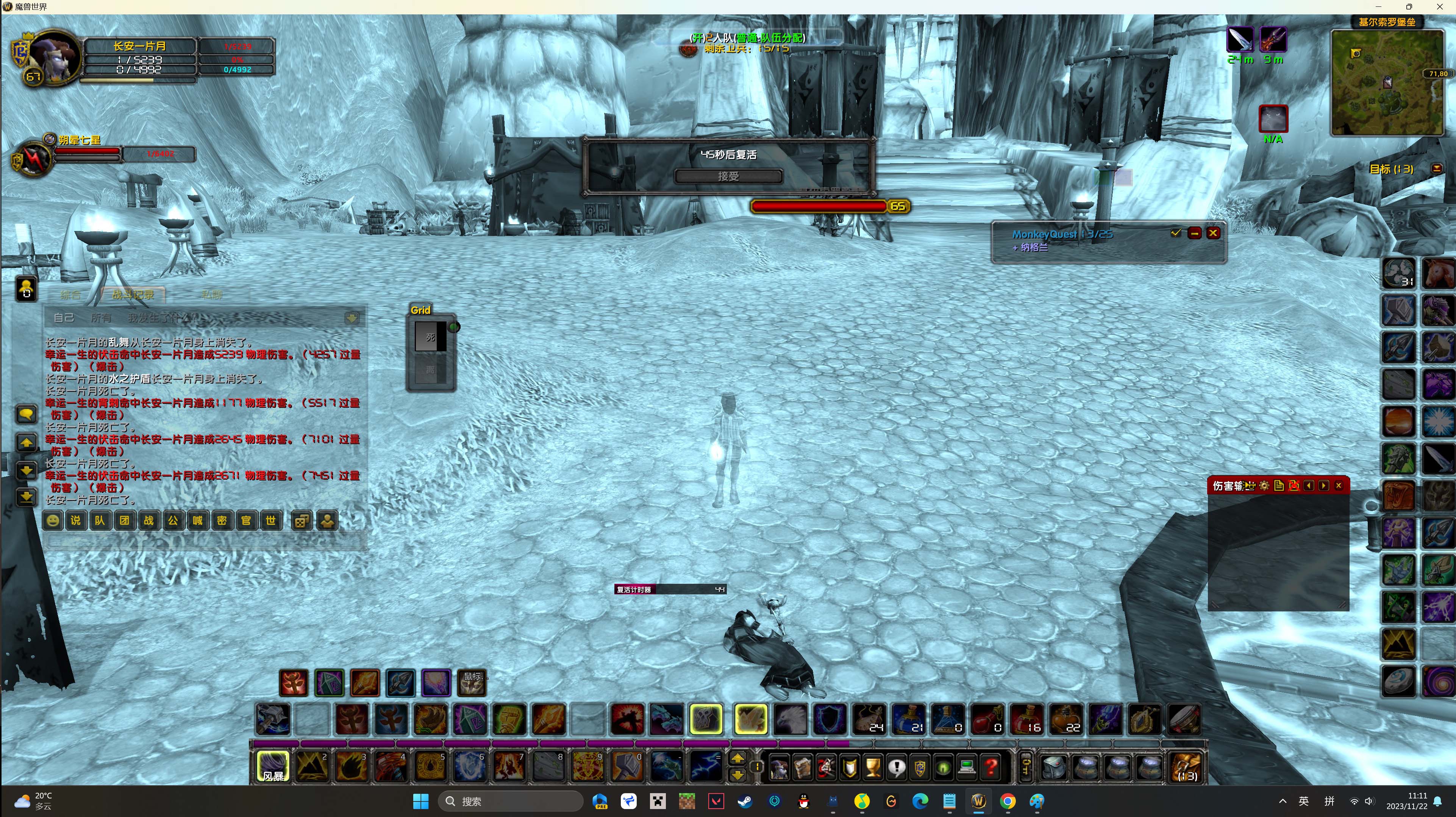Minimize the MonkeyQuest tracker panel
Screen dimensions: 1456x817
click(1194, 233)
